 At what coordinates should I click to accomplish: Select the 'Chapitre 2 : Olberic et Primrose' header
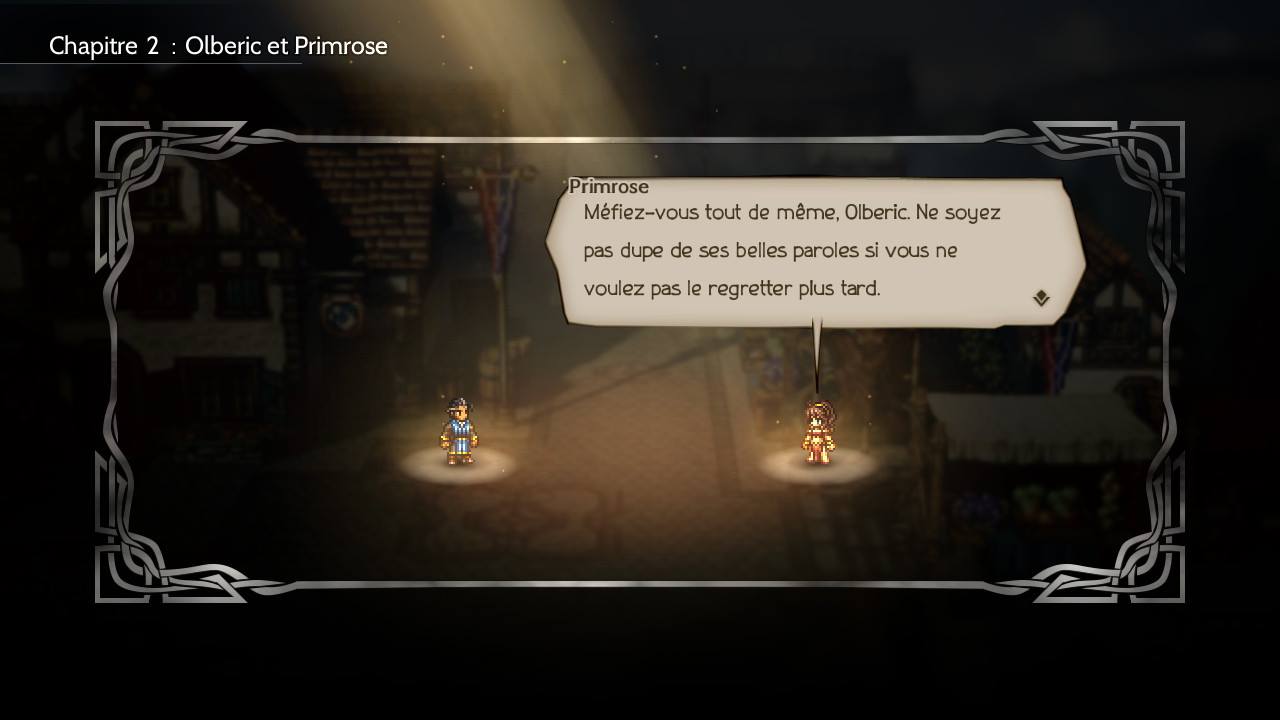click(x=218, y=45)
